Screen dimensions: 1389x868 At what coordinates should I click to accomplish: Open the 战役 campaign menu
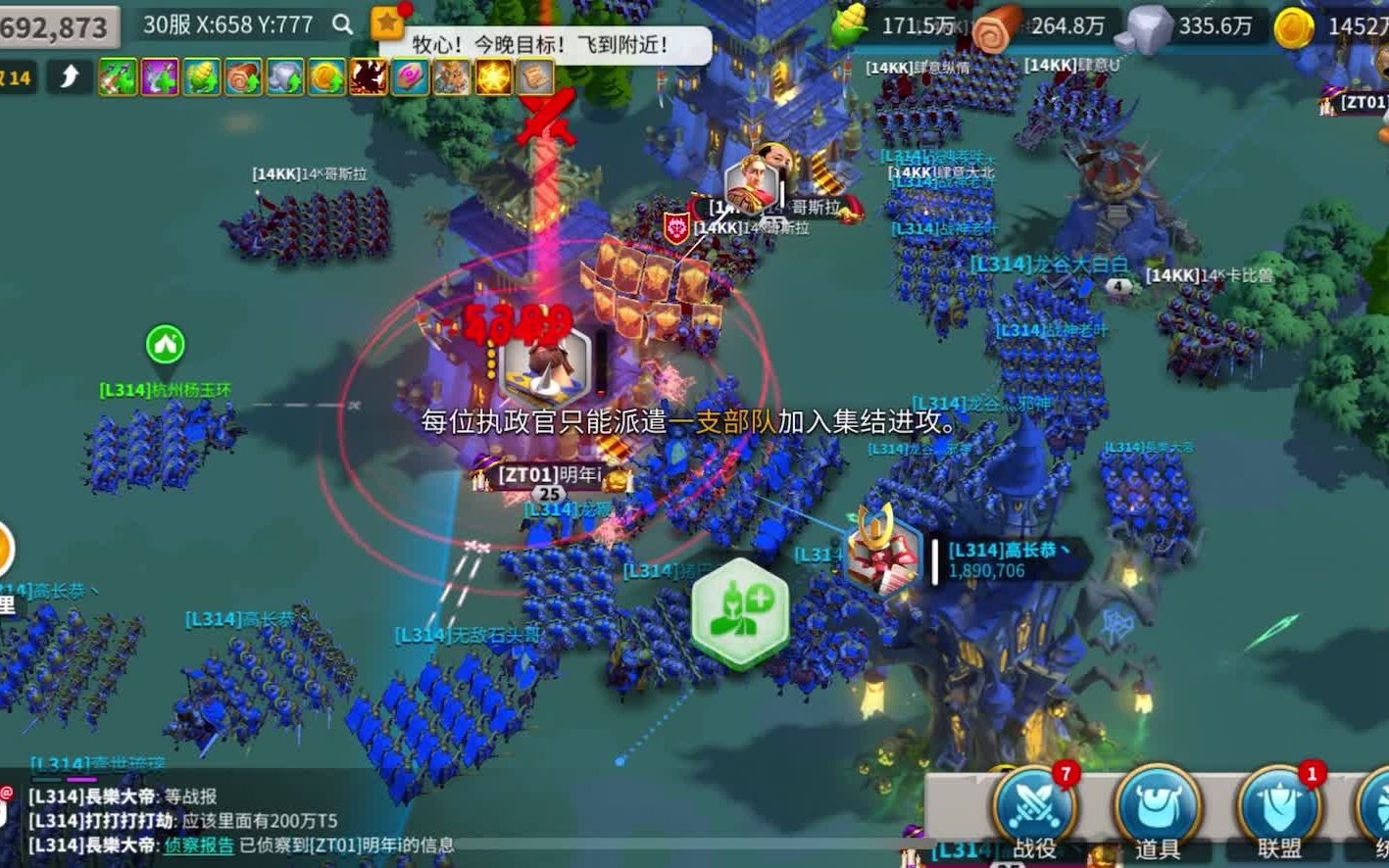(x=1034, y=810)
